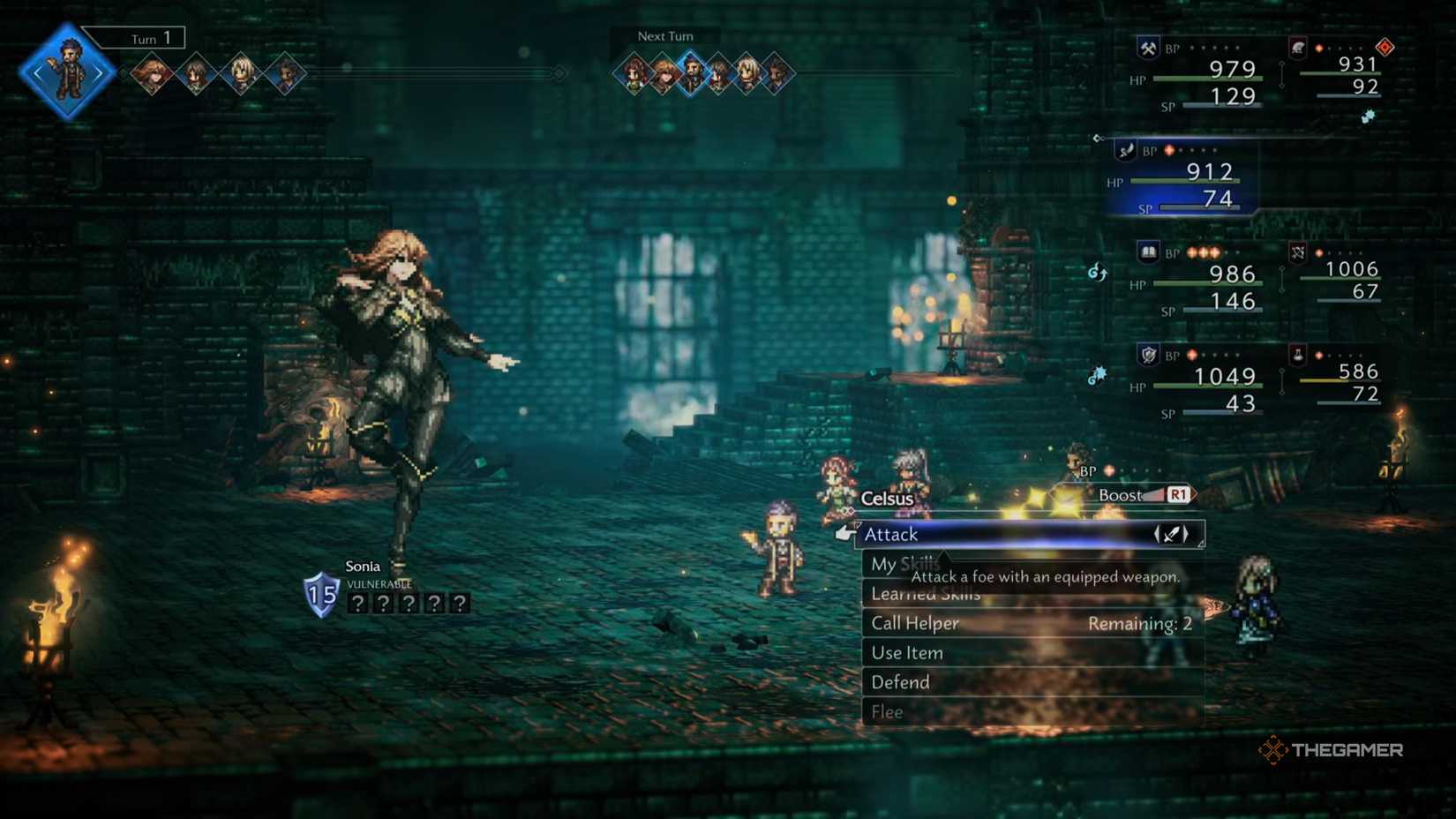The height and width of the screenshot is (819, 1456).
Task: Click the sword job icon on the highlighted 912 HP panel
Action: pos(1125,153)
